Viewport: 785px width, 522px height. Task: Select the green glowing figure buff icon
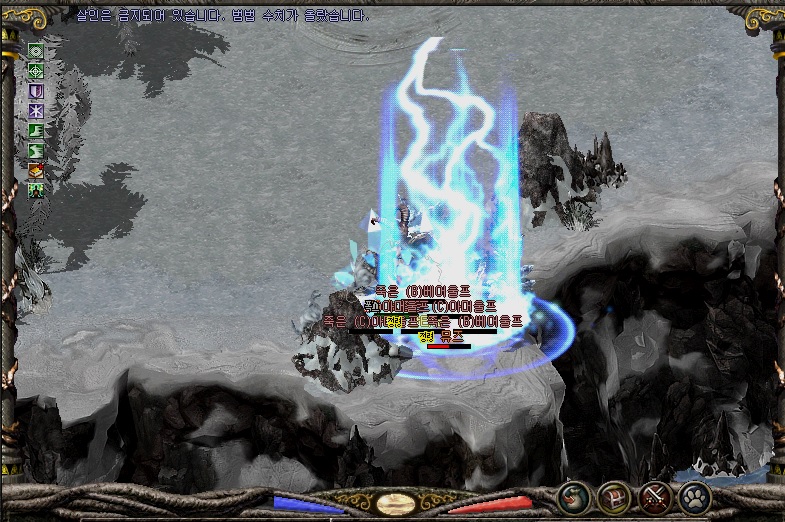(36, 188)
